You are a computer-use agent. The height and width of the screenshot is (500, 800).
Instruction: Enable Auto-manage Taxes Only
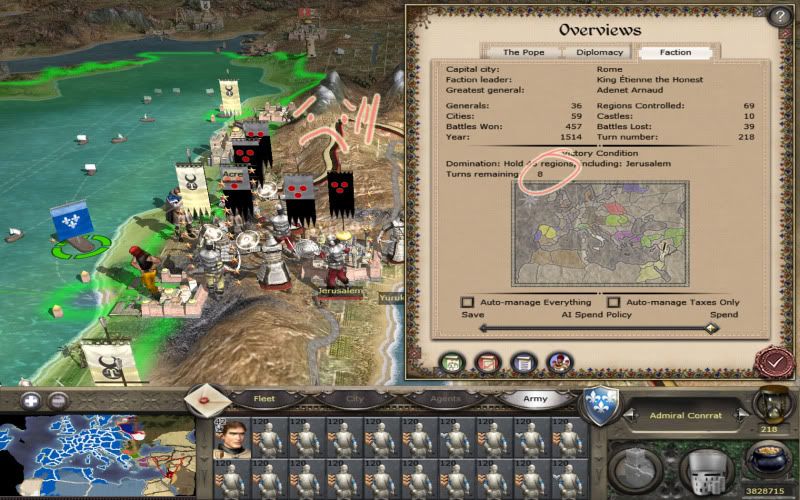613,302
